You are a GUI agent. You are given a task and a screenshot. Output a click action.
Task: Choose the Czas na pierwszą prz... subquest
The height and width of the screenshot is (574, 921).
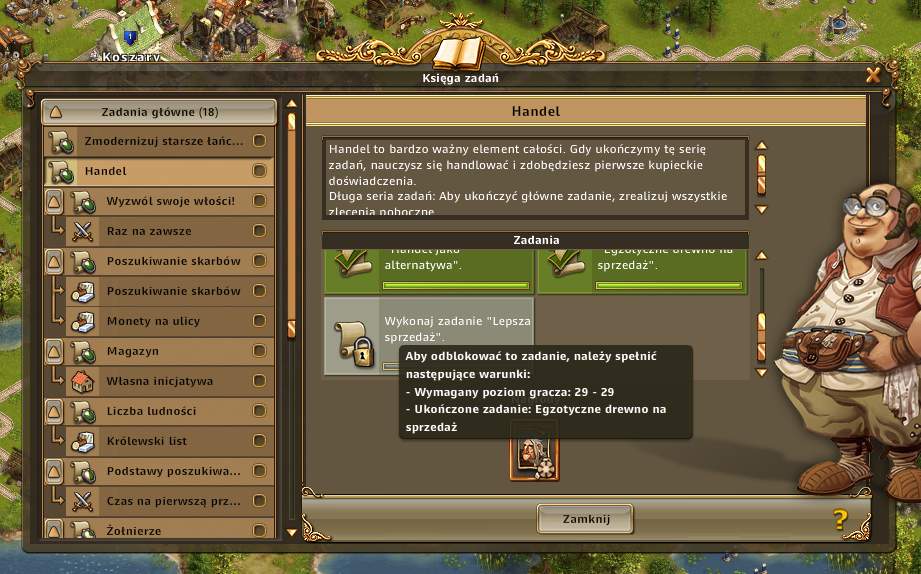point(170,501)
